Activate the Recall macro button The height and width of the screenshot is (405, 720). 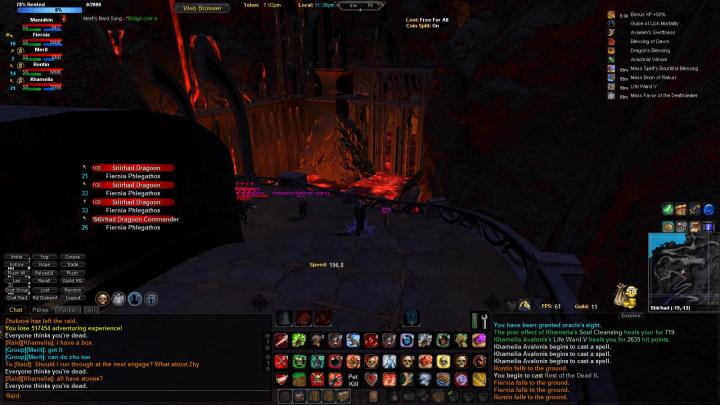[44, 281]
